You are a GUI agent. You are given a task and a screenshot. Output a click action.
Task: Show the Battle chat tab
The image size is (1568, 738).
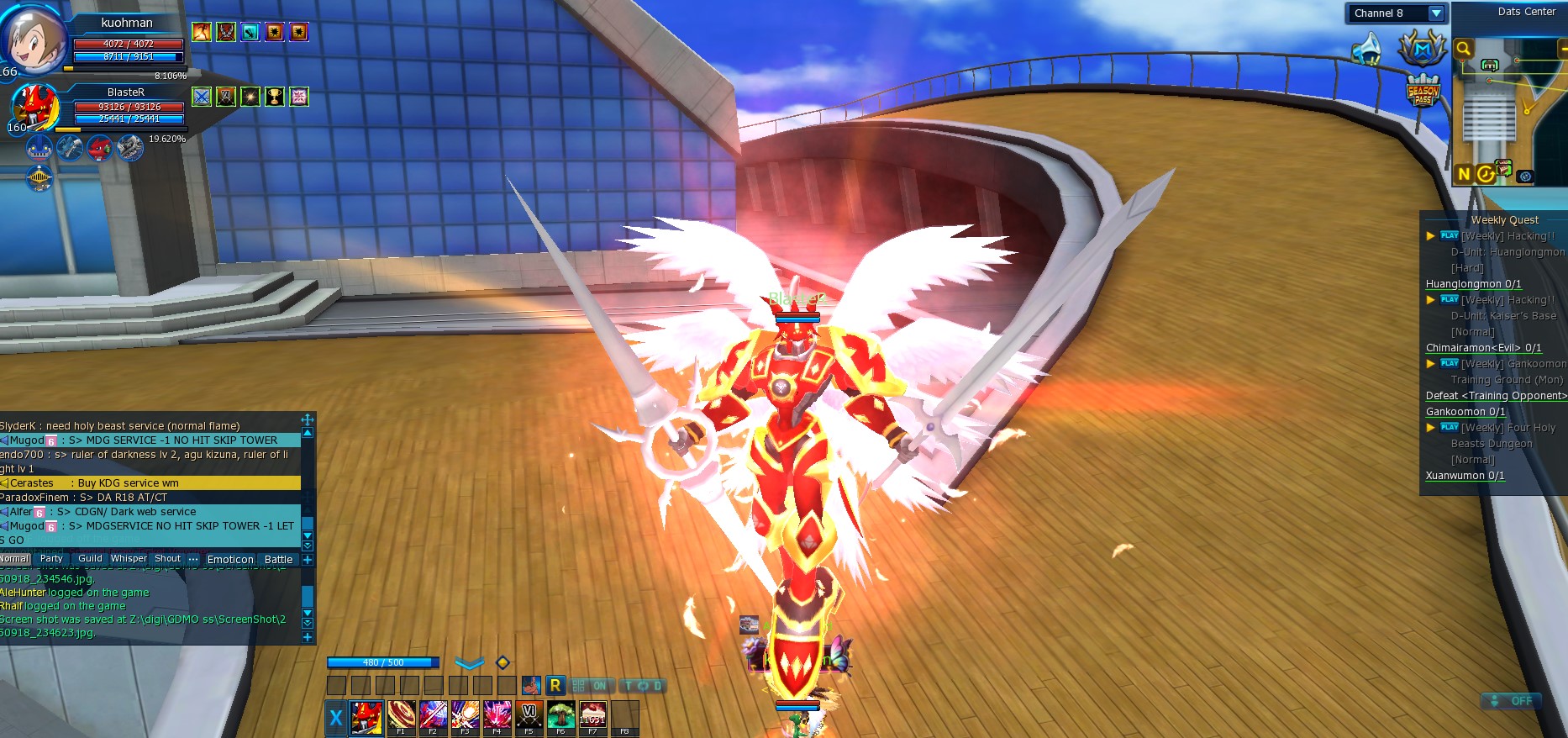coord(278,560)
